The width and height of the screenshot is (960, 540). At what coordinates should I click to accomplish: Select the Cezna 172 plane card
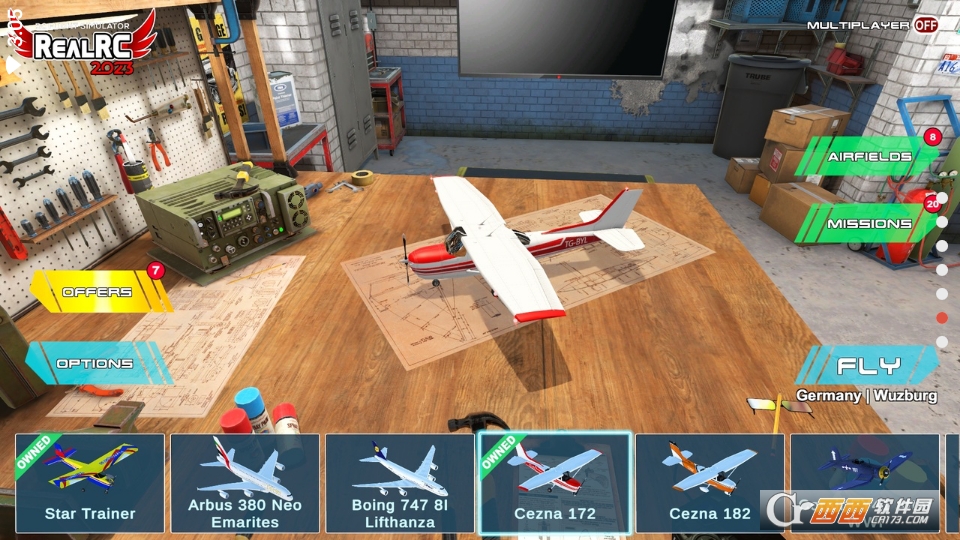pyautogui.click(x=555, y=482)
